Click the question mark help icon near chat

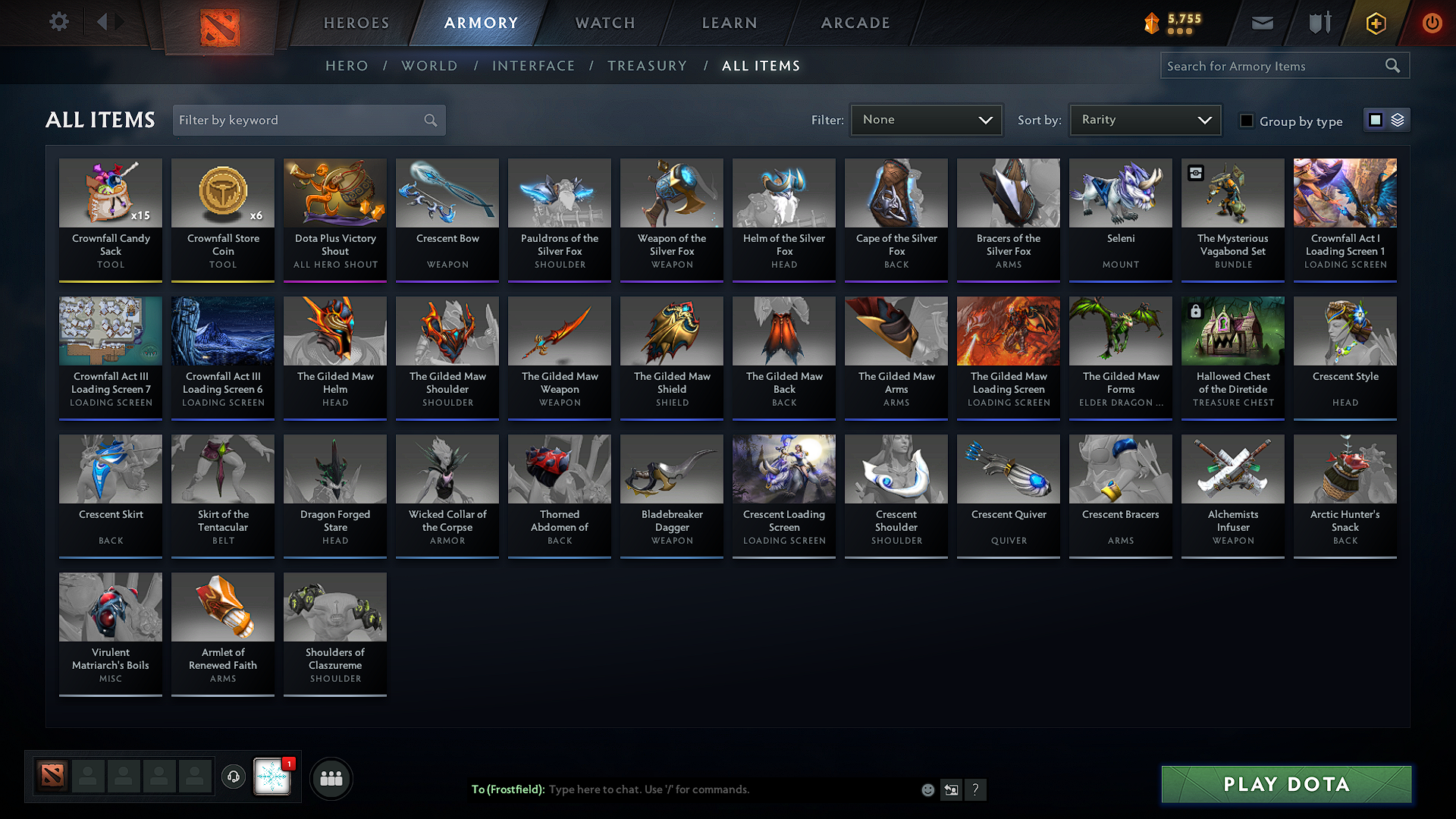[976, 789]
